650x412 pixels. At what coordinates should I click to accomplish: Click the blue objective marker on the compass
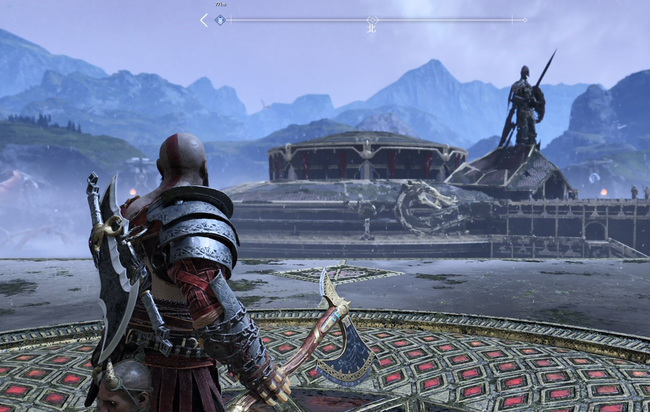(x=220, y=19)
